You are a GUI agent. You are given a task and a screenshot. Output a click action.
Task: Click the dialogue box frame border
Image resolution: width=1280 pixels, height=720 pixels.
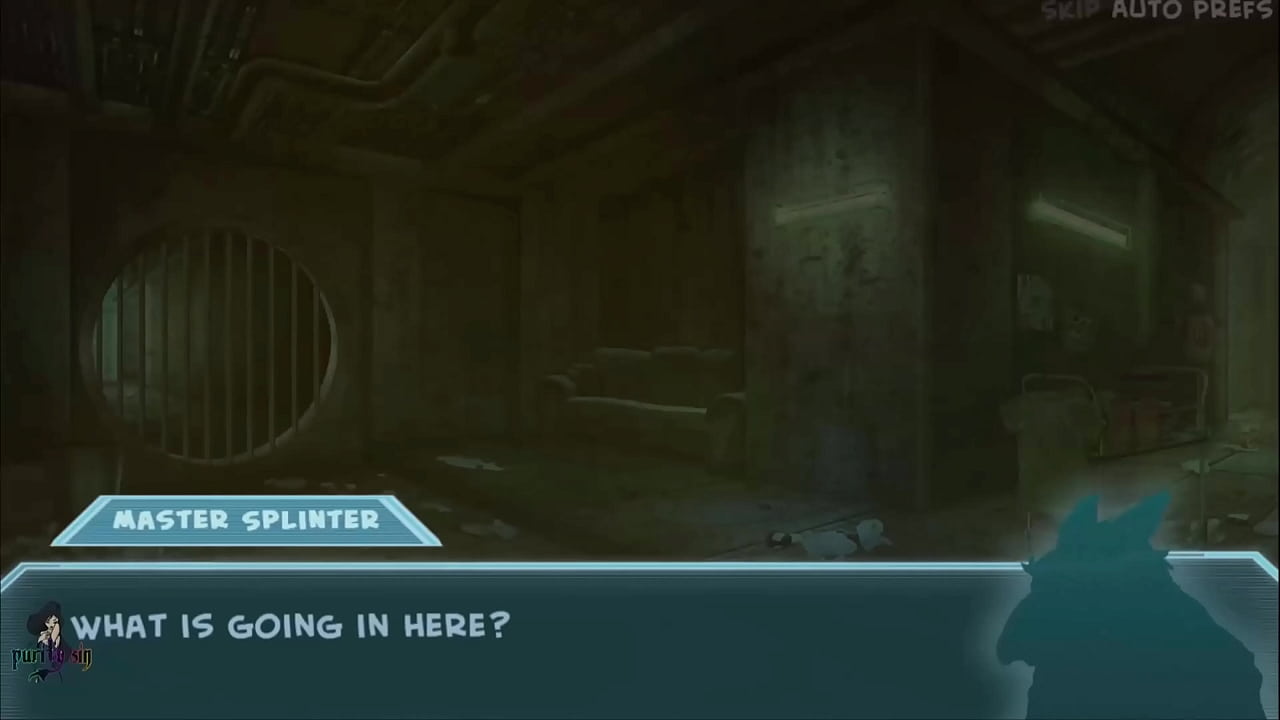[x=640, y=566]
